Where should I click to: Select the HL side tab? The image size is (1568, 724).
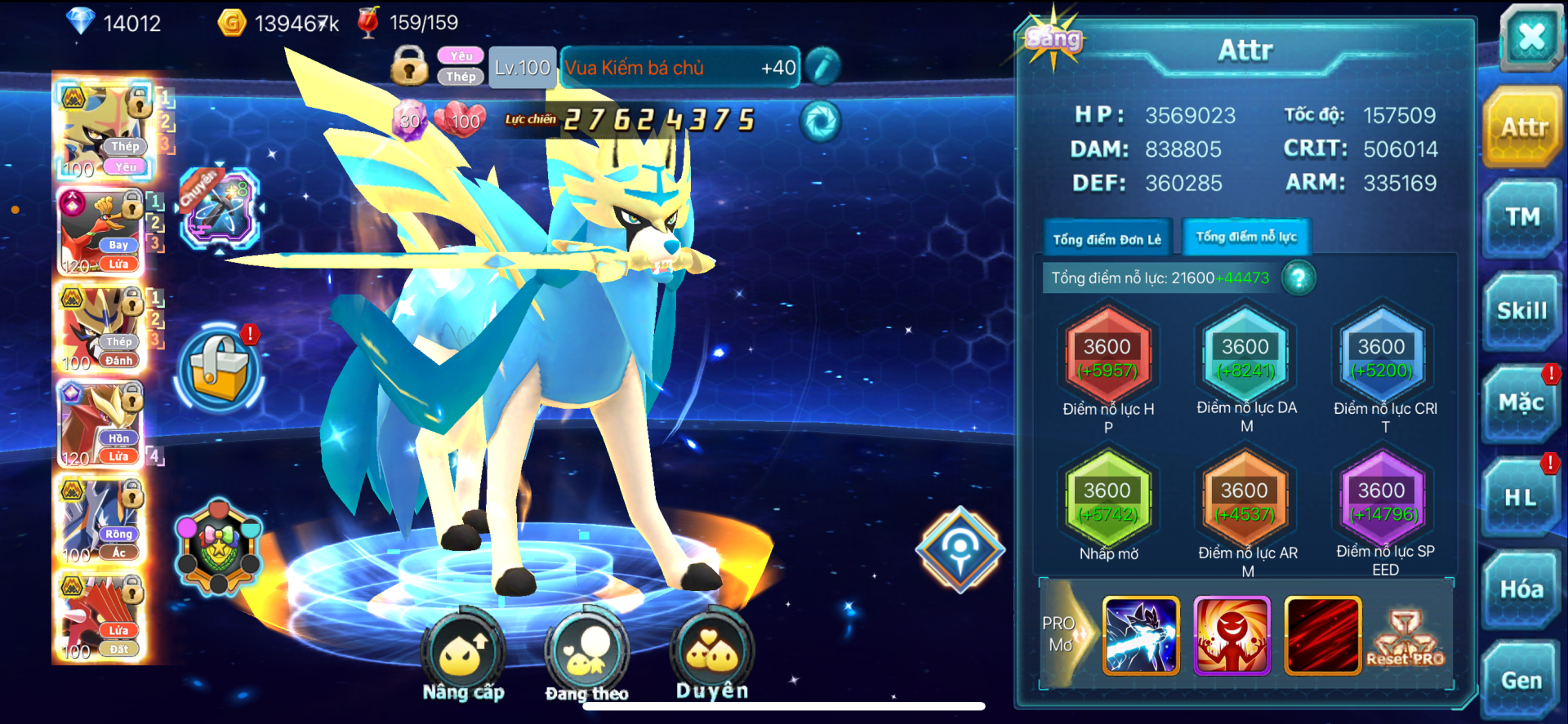tap(1521, 498)
